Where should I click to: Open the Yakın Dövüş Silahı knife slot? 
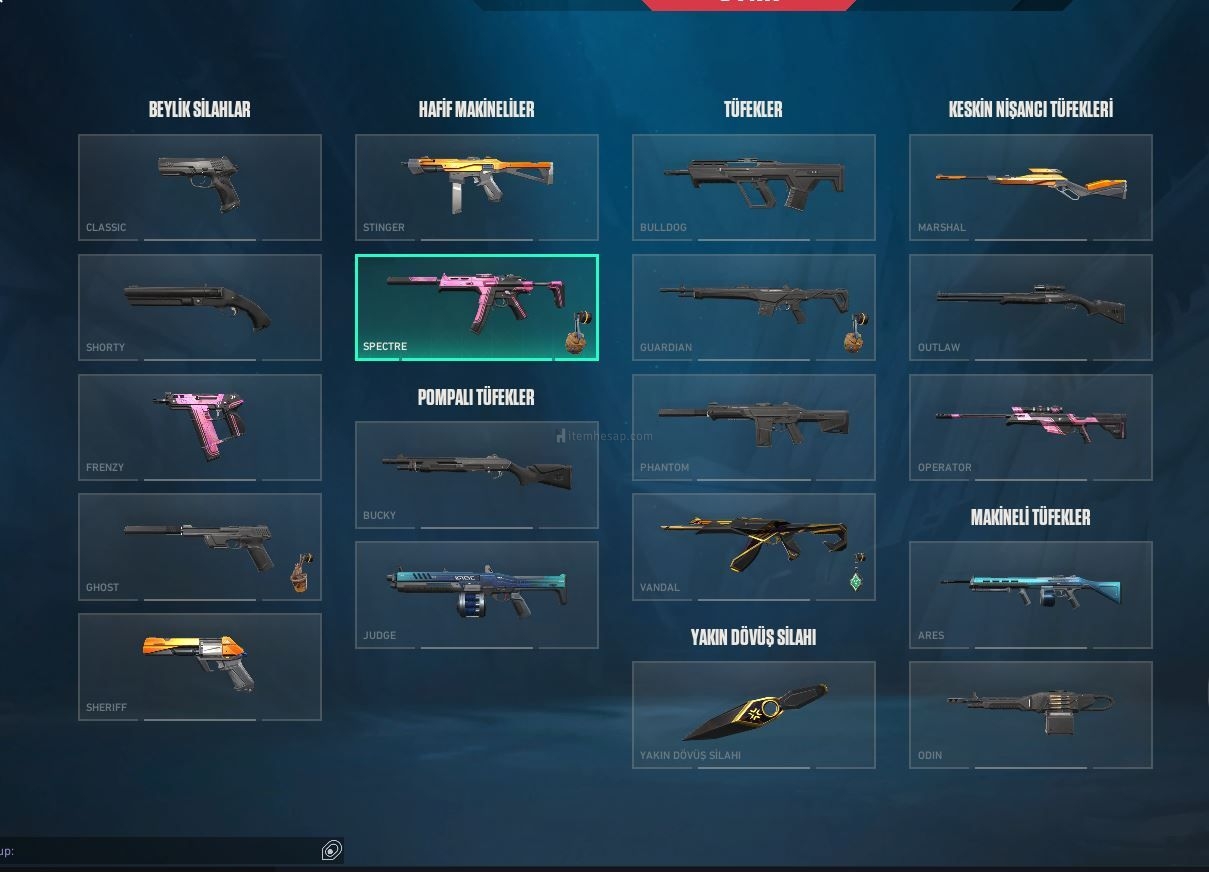coord(754,714)
